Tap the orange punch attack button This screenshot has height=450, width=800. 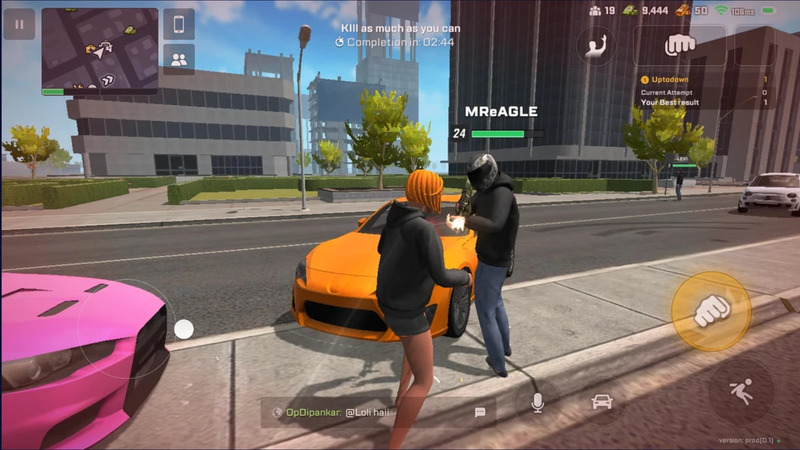point(711,310)
